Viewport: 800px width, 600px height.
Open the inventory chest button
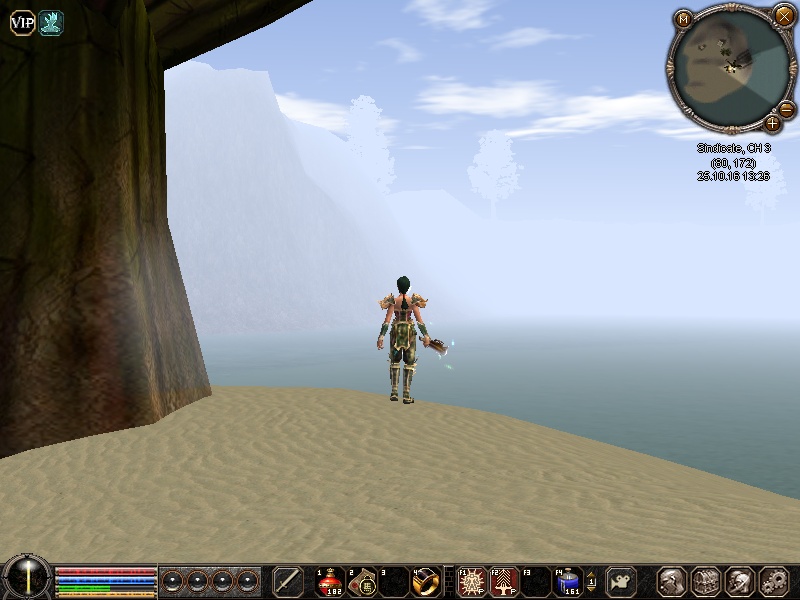pos(705,581)
